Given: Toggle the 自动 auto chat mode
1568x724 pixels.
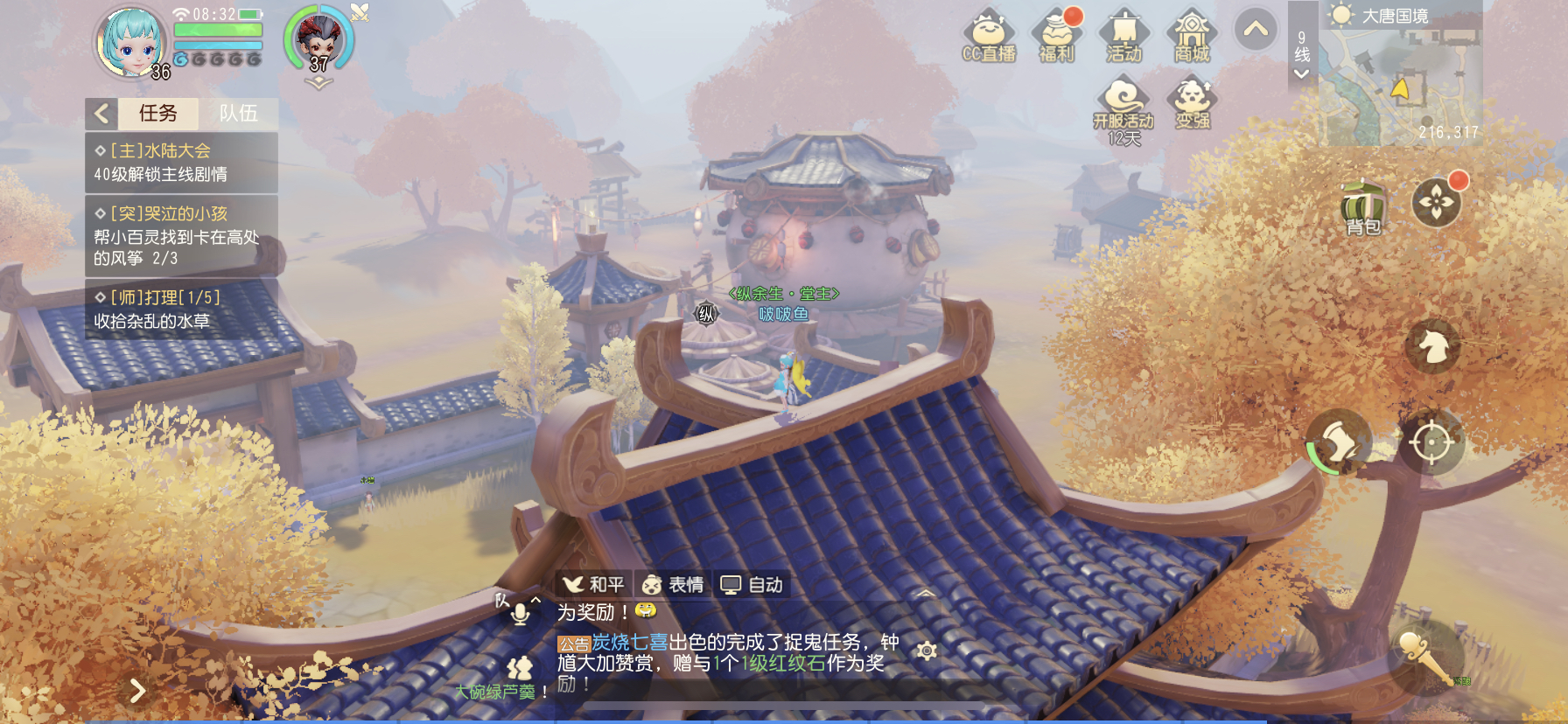Looking at the screenshot, I should pyautogui.click(x=751, y=584).
